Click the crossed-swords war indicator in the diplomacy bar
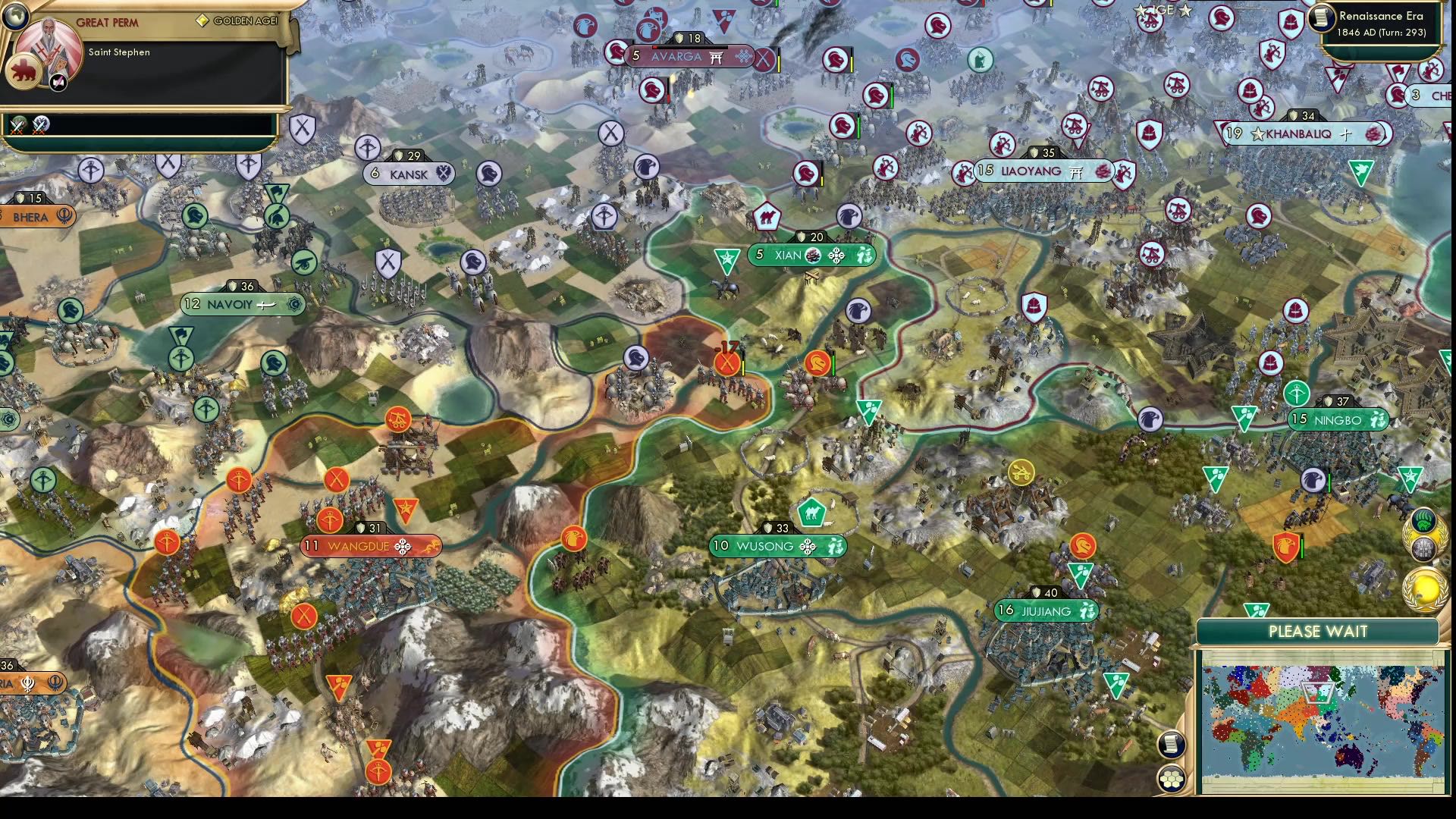 tap(17, 127)
